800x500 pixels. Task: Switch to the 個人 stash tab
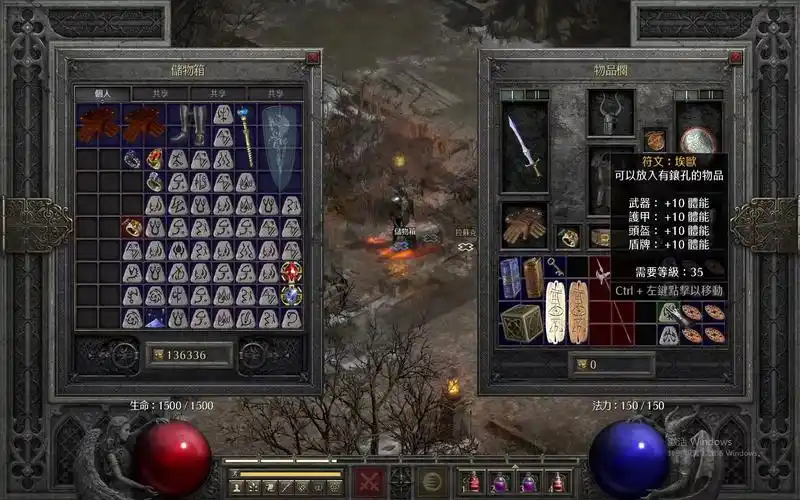102,93
